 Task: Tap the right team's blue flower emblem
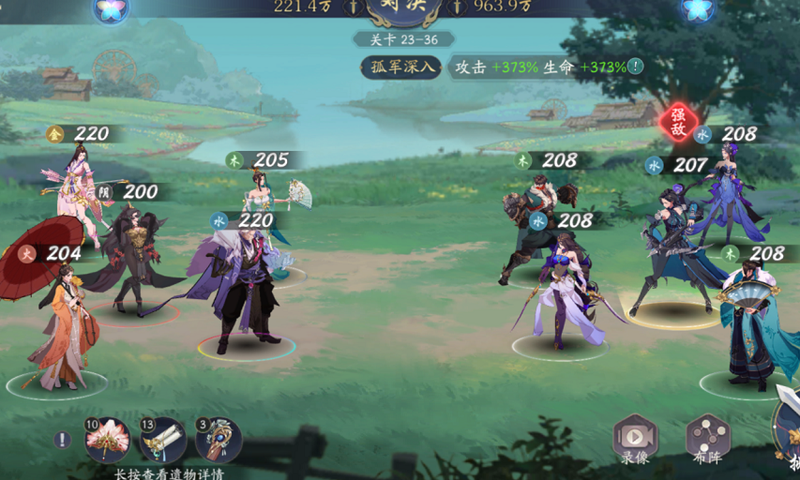point(697,11)
